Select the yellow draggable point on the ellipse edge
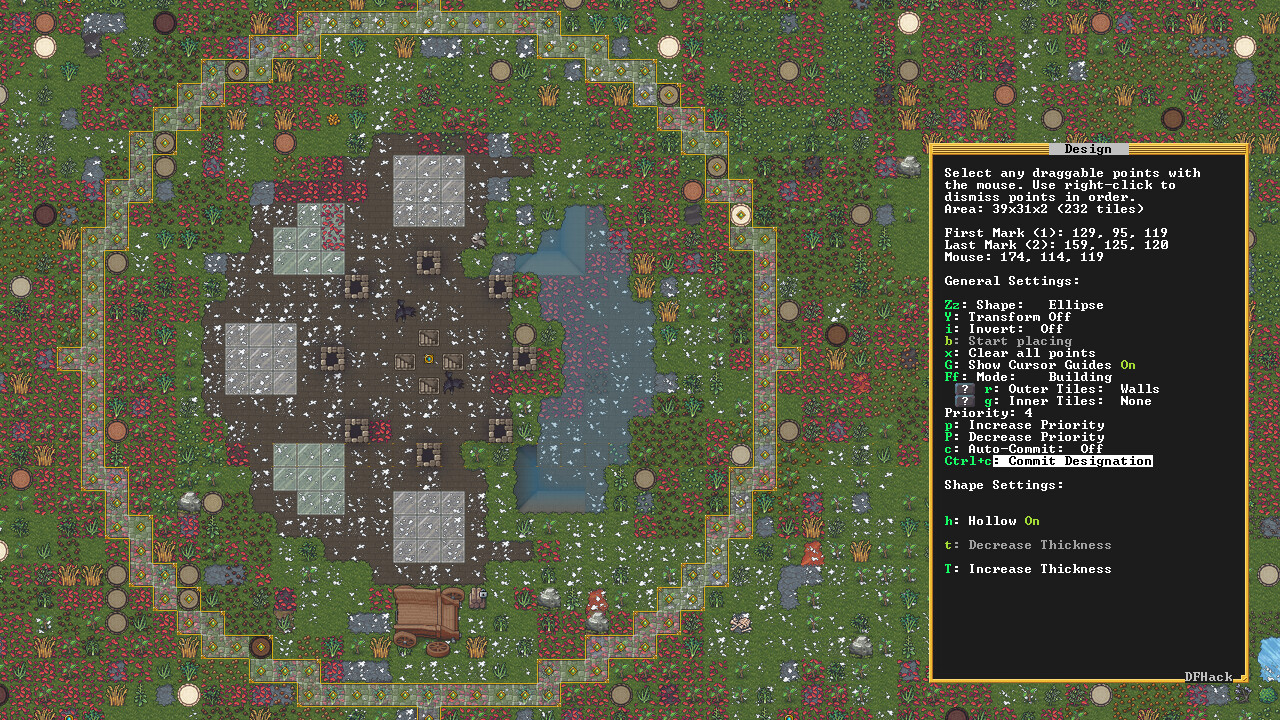Screen dimensions: 1280x720 click(740, 215)
